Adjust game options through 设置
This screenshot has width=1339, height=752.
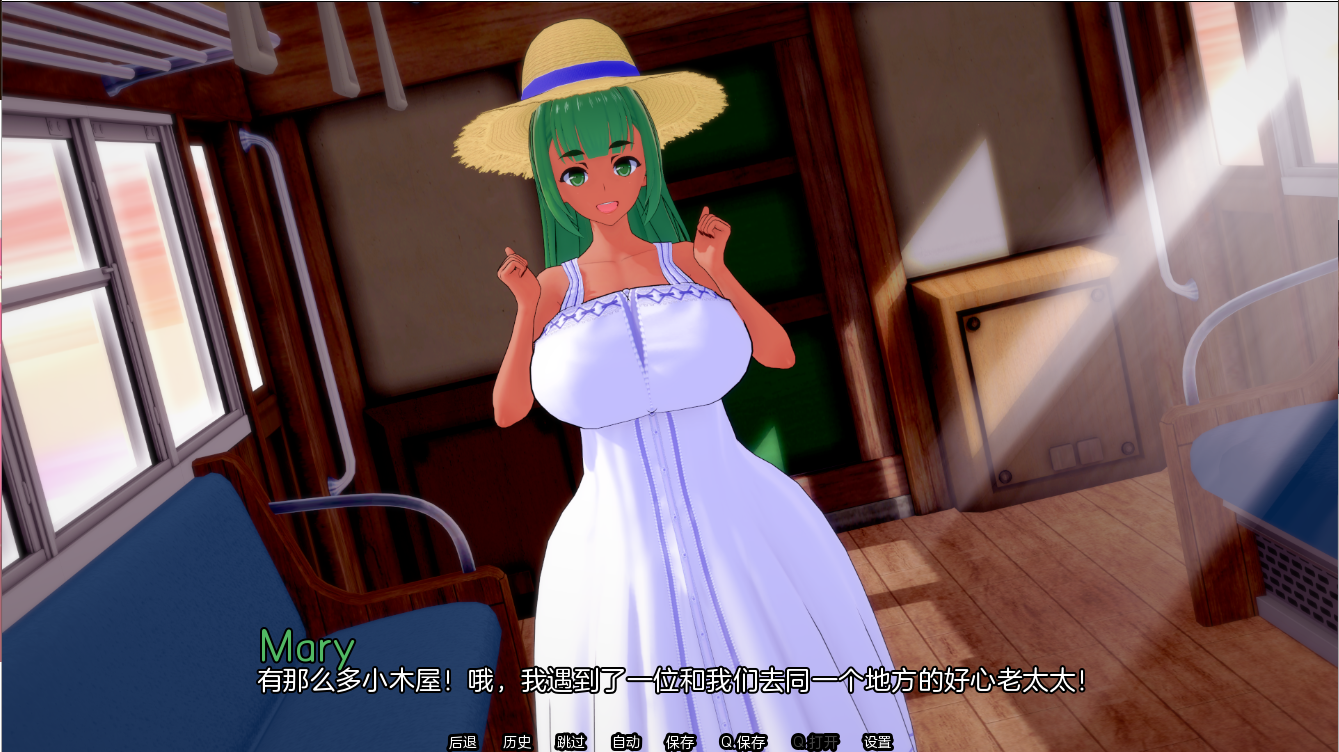876,743
